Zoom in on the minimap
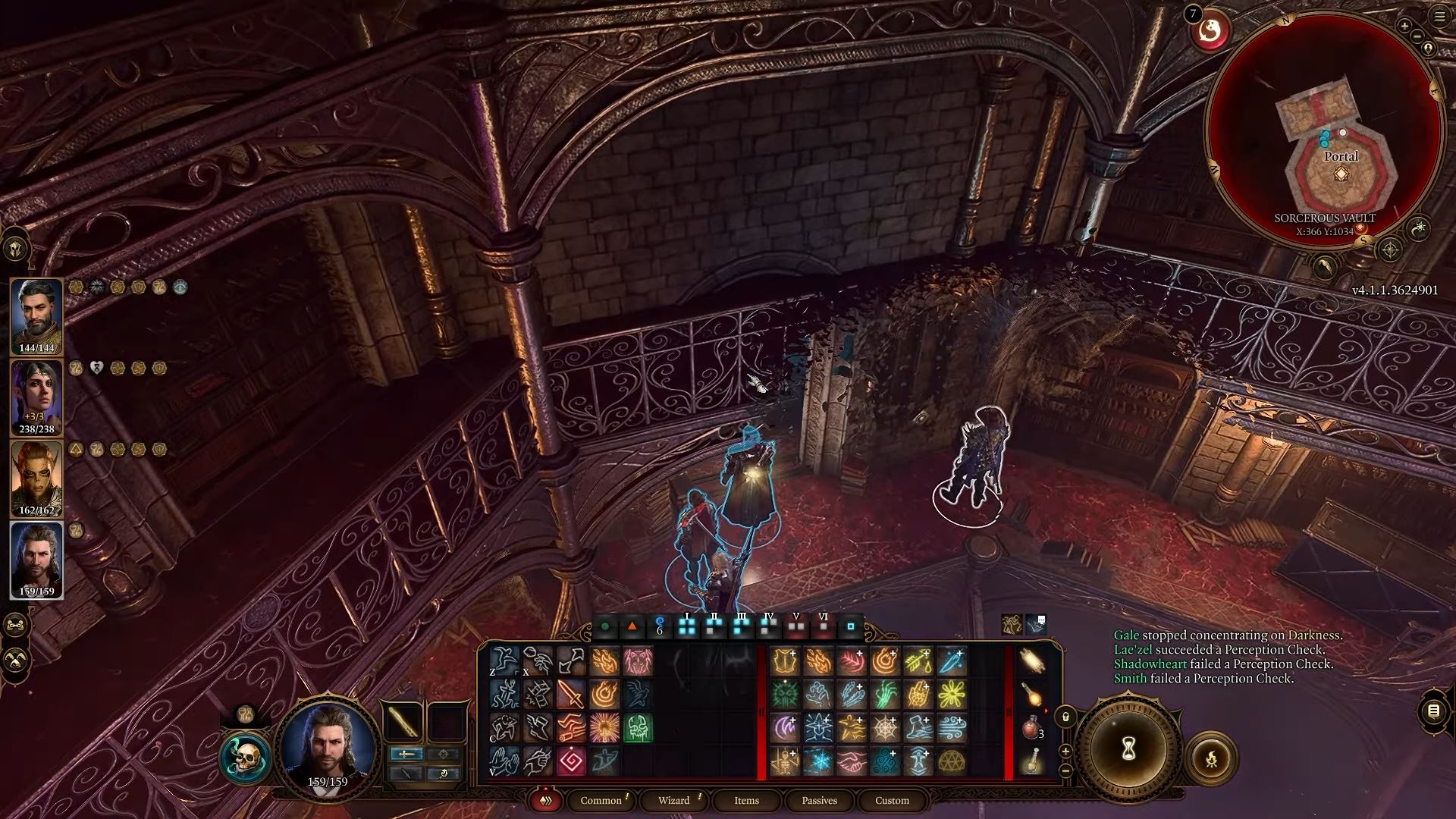Screen dimensions: 1456x819 (x=1404, y=27)
